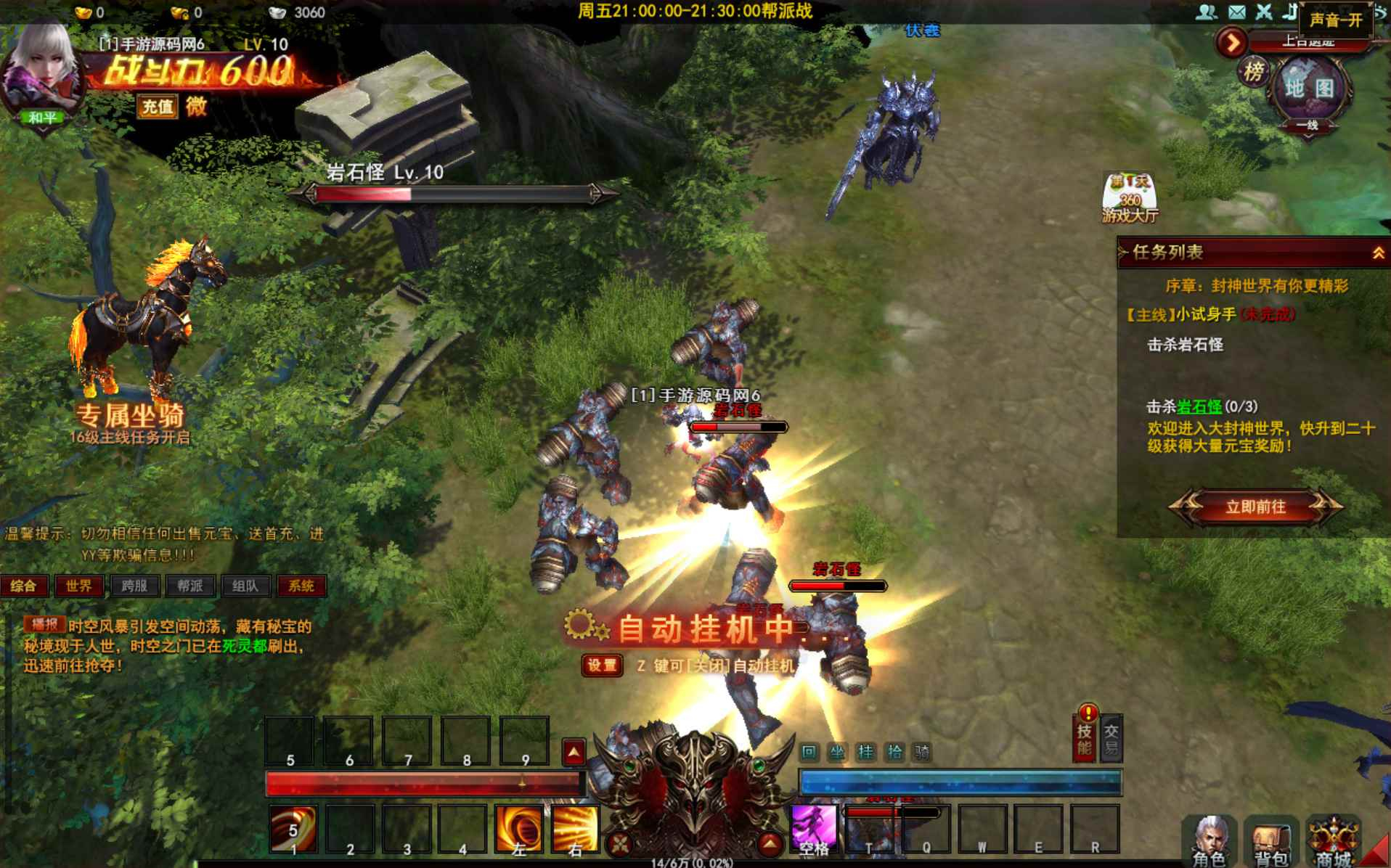
Task: Collapse the 任务列表 quest panel
Action: tap(1377, 253)
